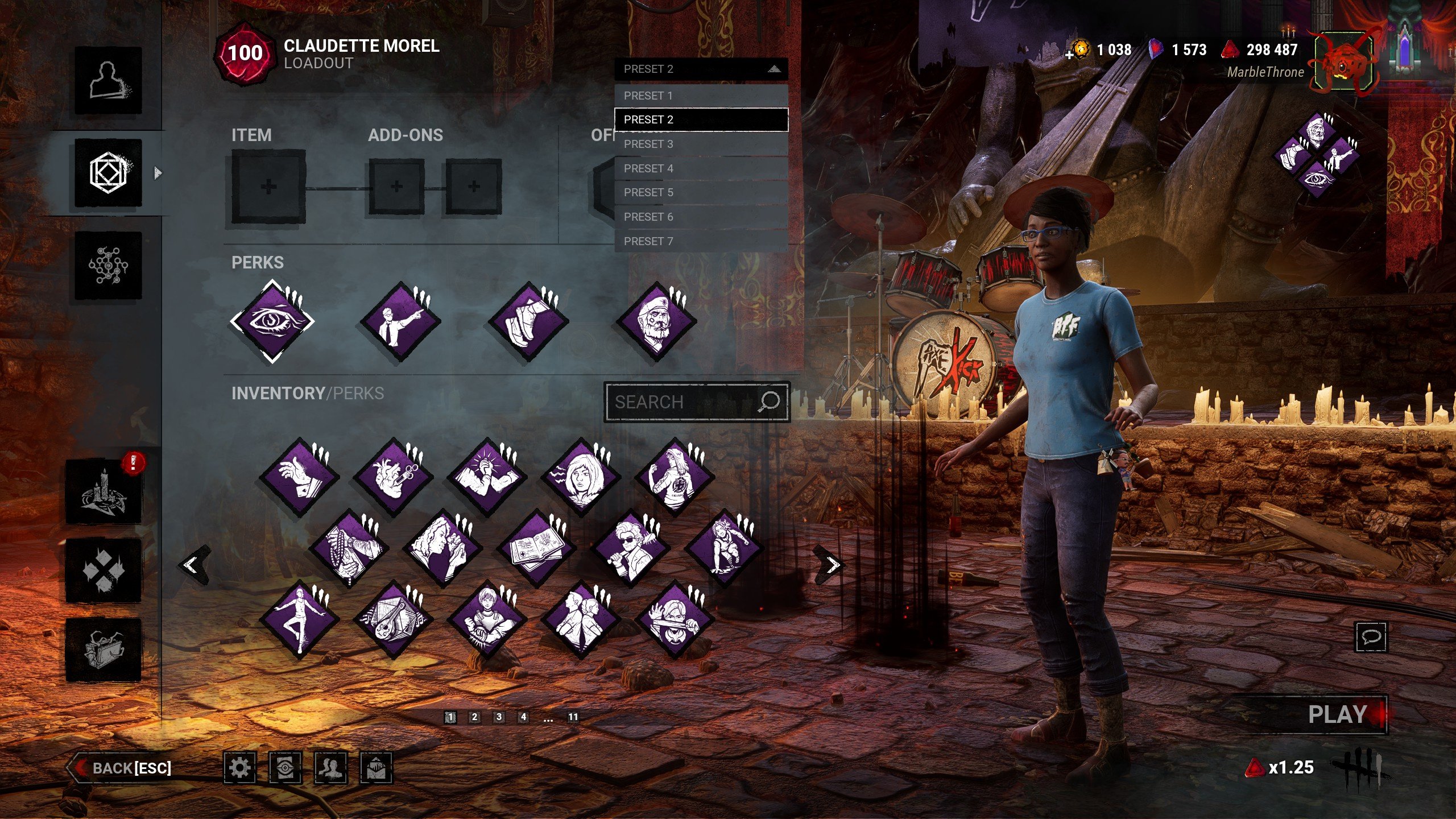Image resolution: width=1456 pixels, height=819 pixels.
Task: Open the chat bubble icon
Action: [x=1371, y=636]
